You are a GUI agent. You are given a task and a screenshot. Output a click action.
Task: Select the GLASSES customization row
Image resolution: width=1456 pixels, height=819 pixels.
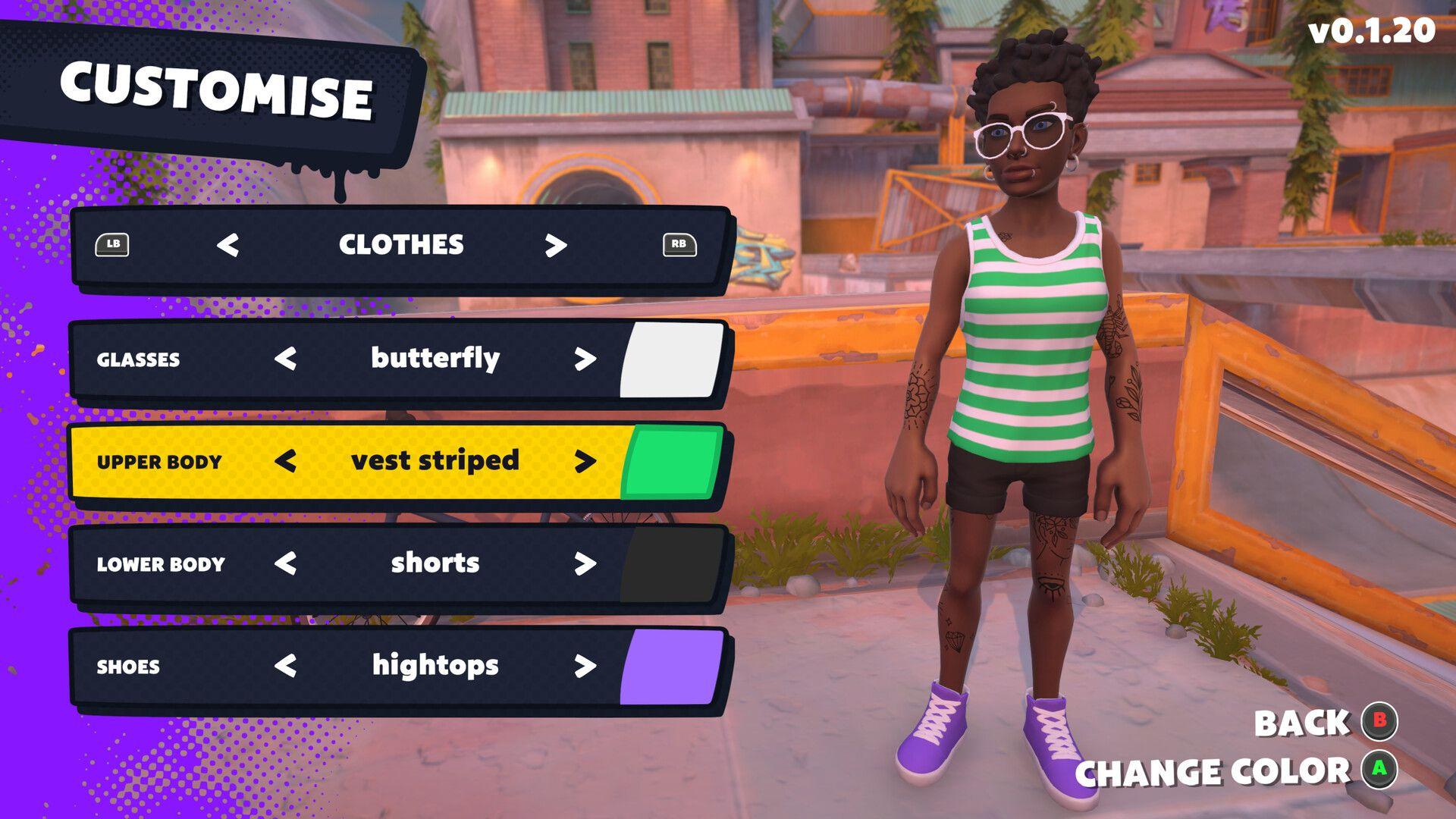pos(140,359)
